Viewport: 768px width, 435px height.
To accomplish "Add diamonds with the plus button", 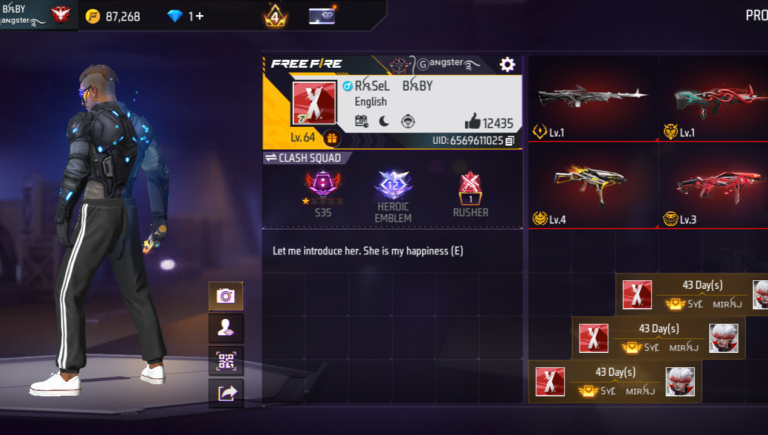I will [x=198, y=16].
